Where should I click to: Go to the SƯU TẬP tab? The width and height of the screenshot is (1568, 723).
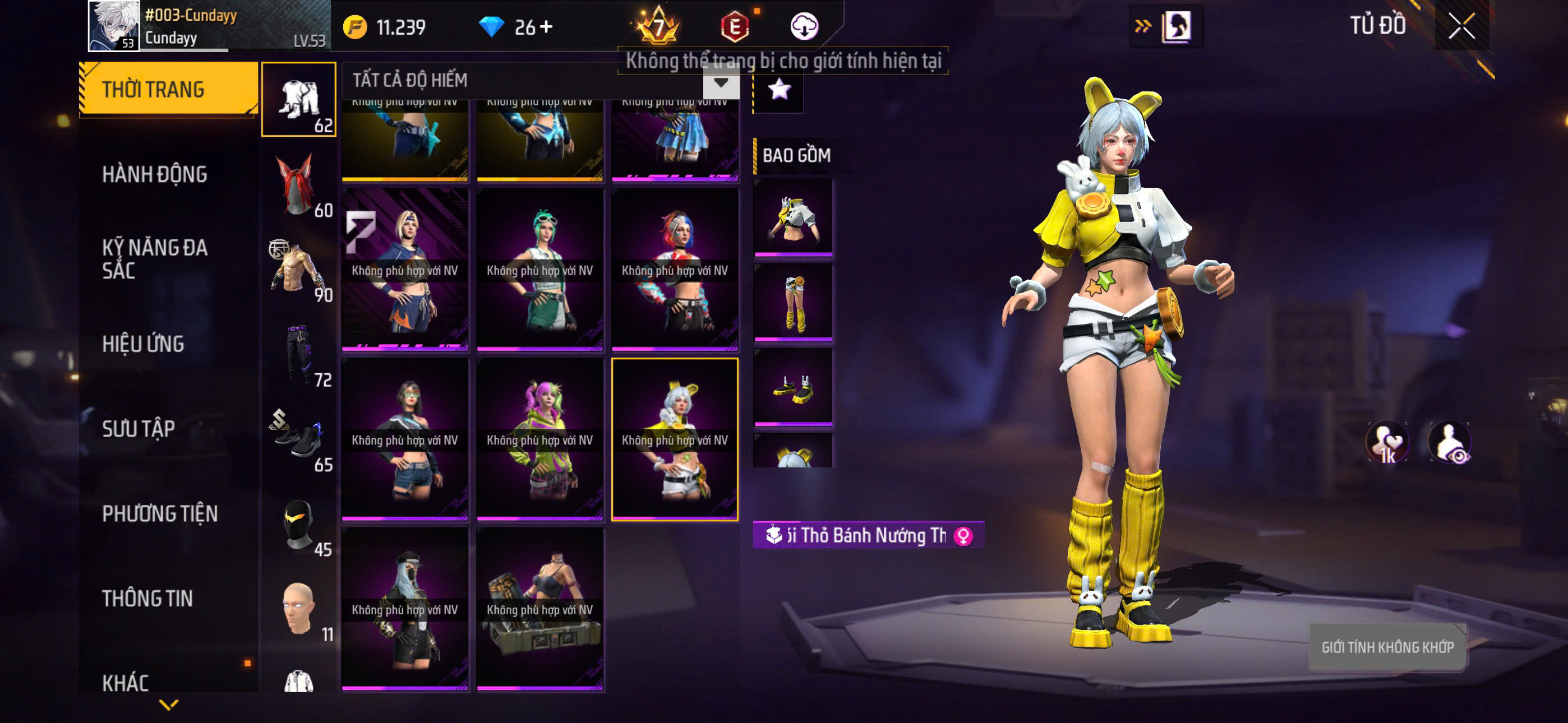click(138, 429)
